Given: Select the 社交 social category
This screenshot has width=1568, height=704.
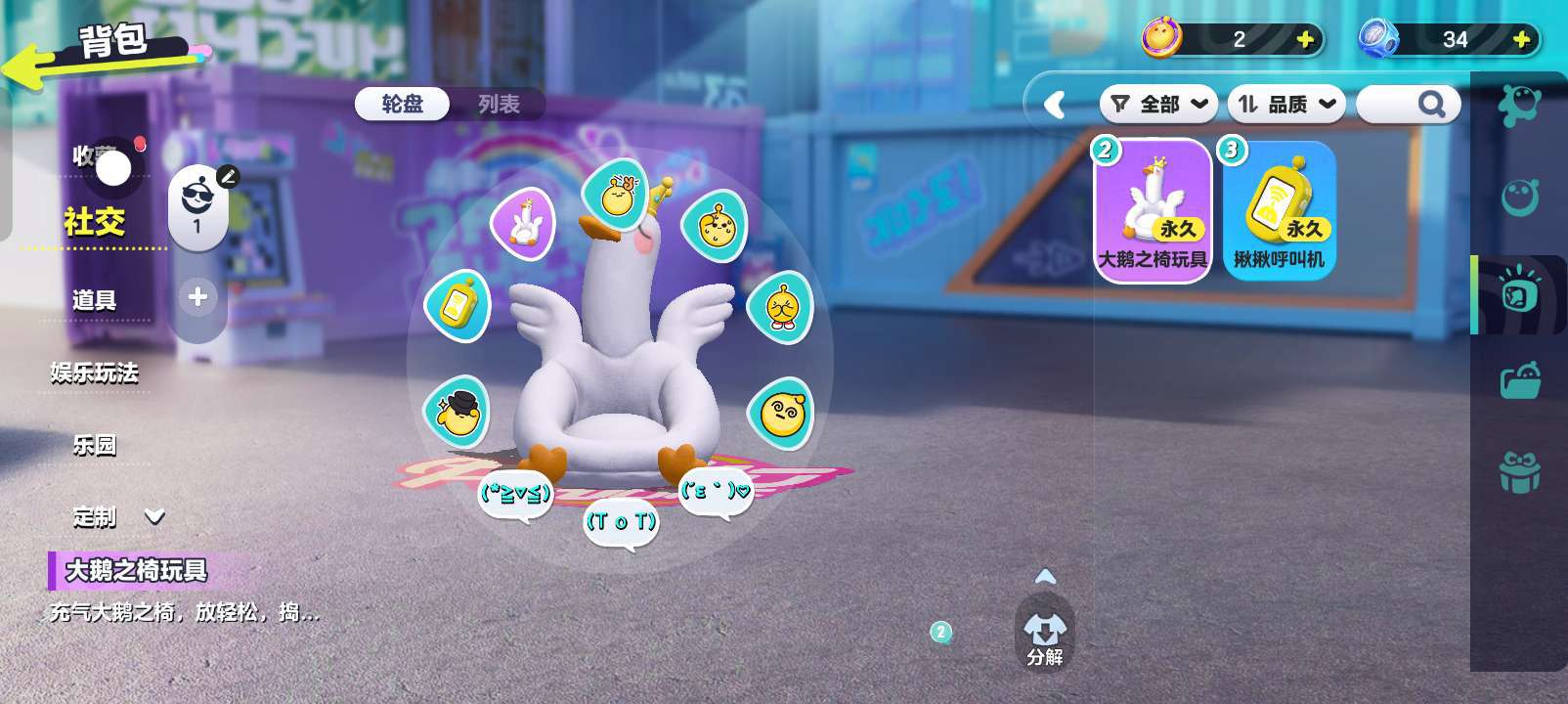Looking at the screenshot, I should click(94, 222).
